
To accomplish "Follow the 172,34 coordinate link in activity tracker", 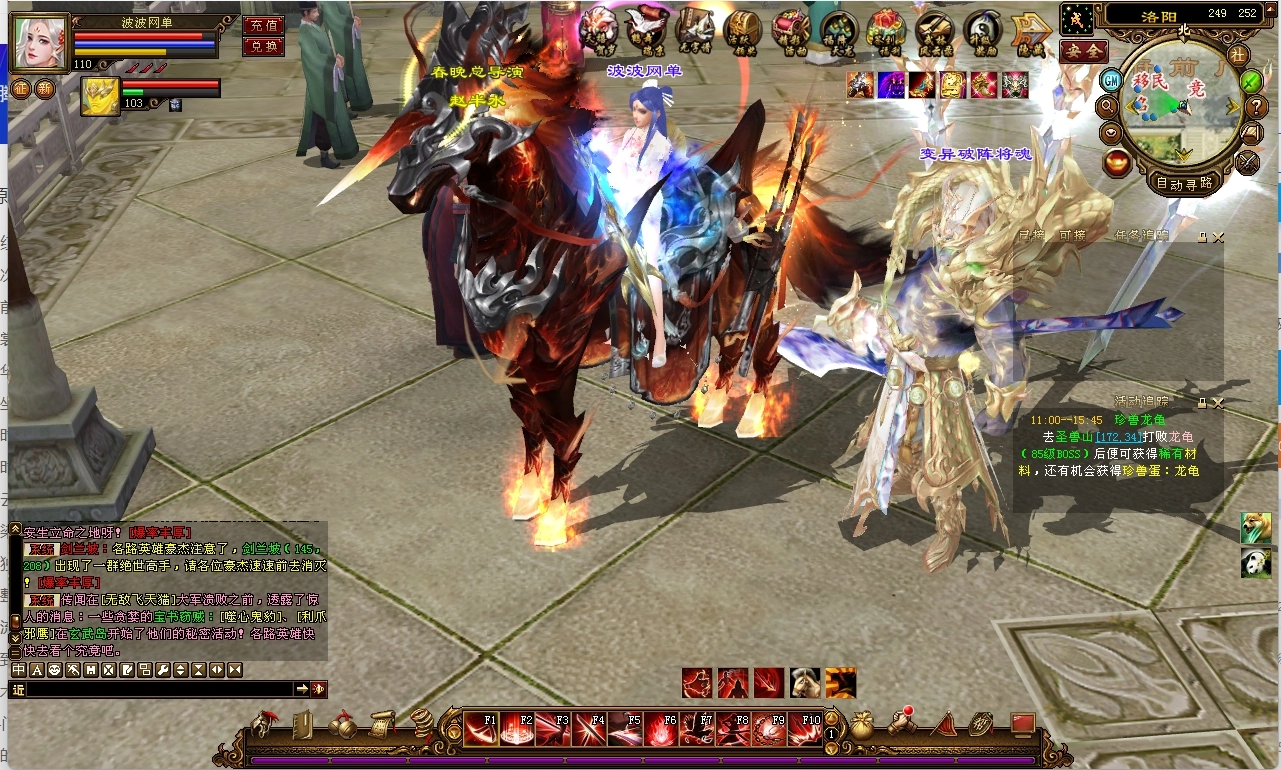I will tap(1118, 437).
